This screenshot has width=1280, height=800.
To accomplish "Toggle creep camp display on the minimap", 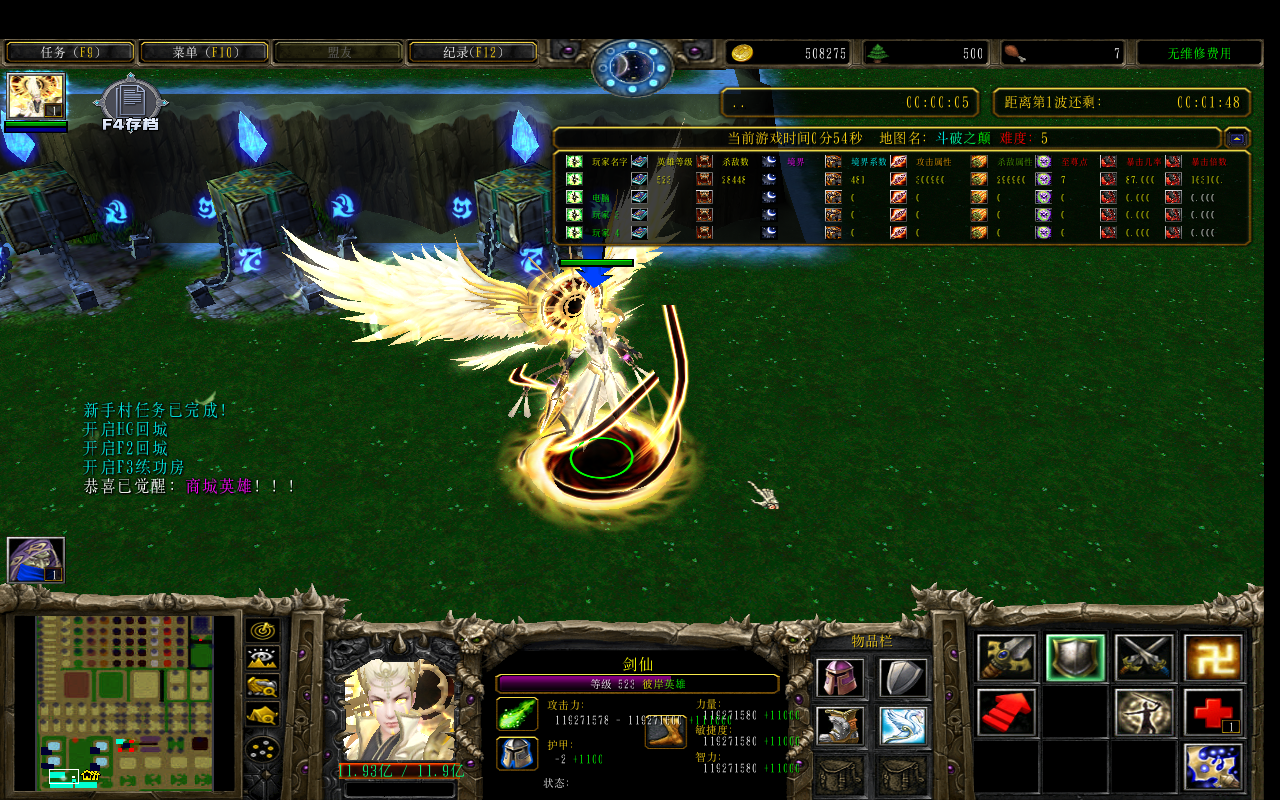I will tap(263, 713).
